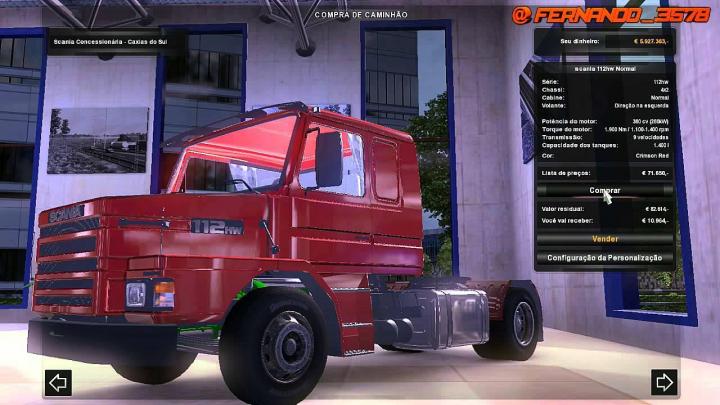Viewport: 720px width, 405px height.
Task: Click the Comprar button to buy truck
Action: (x=604, y=190)
